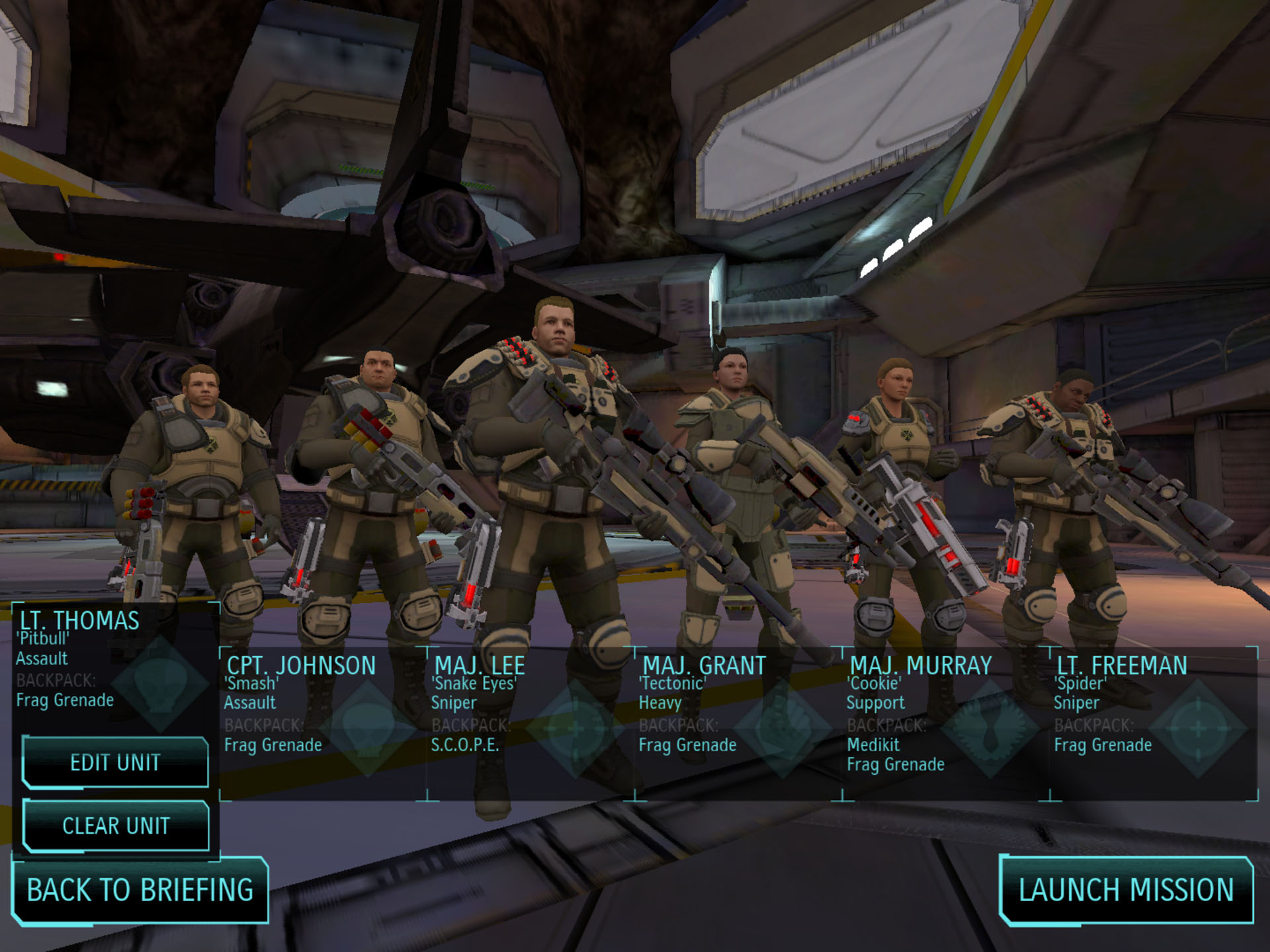Select Maj. Grant 'Tectonic' heavy slot
Image resolution: width=1270 pixels, height=952 pixels.
pos(738,723)
